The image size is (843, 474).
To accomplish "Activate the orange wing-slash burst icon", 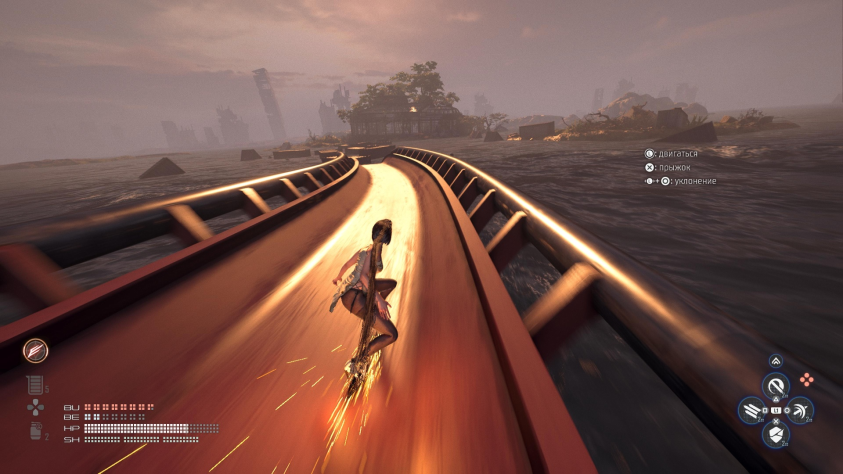I will (x=36, y=351).
